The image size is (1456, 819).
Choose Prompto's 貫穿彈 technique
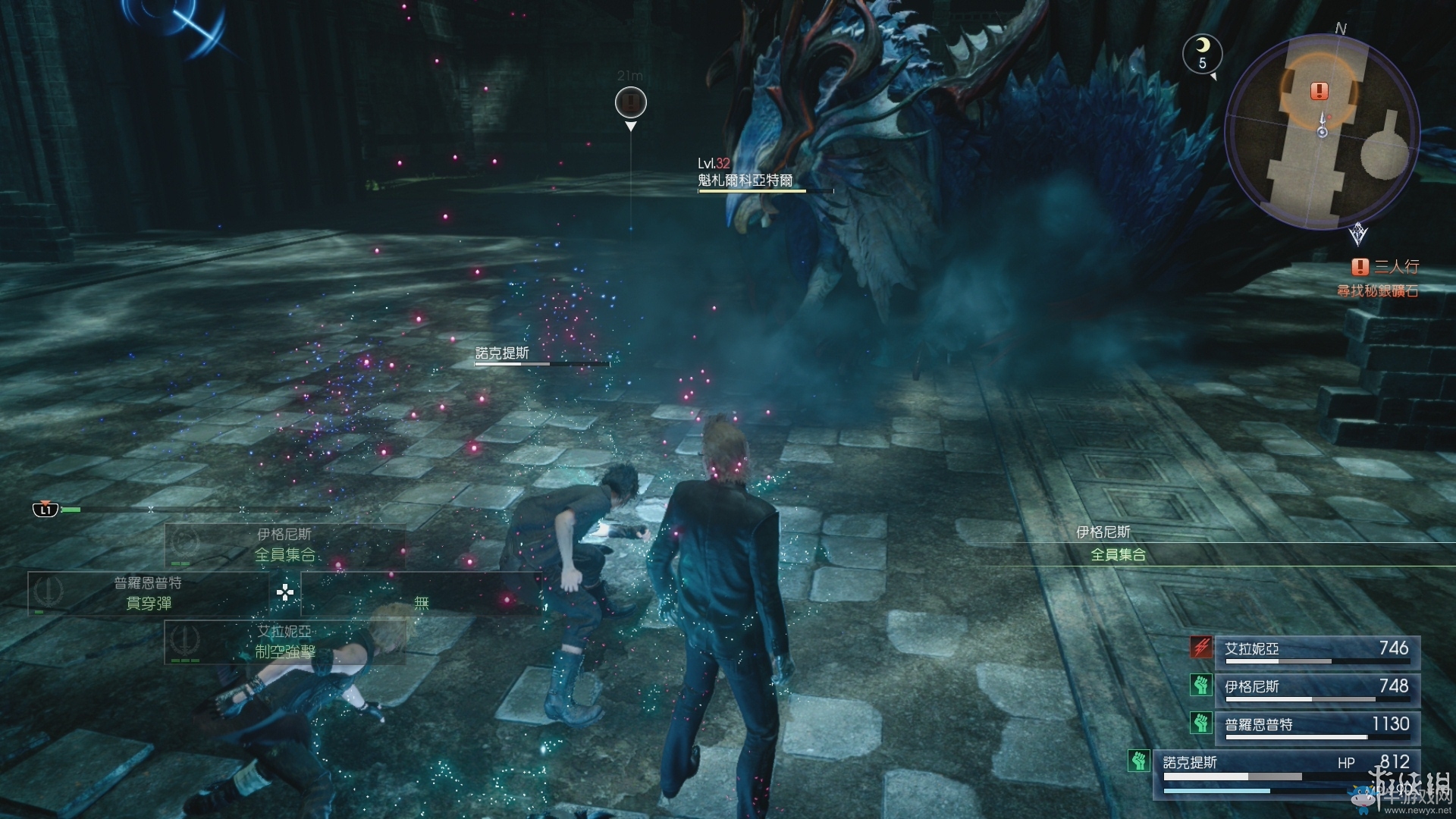pos(149,593)
